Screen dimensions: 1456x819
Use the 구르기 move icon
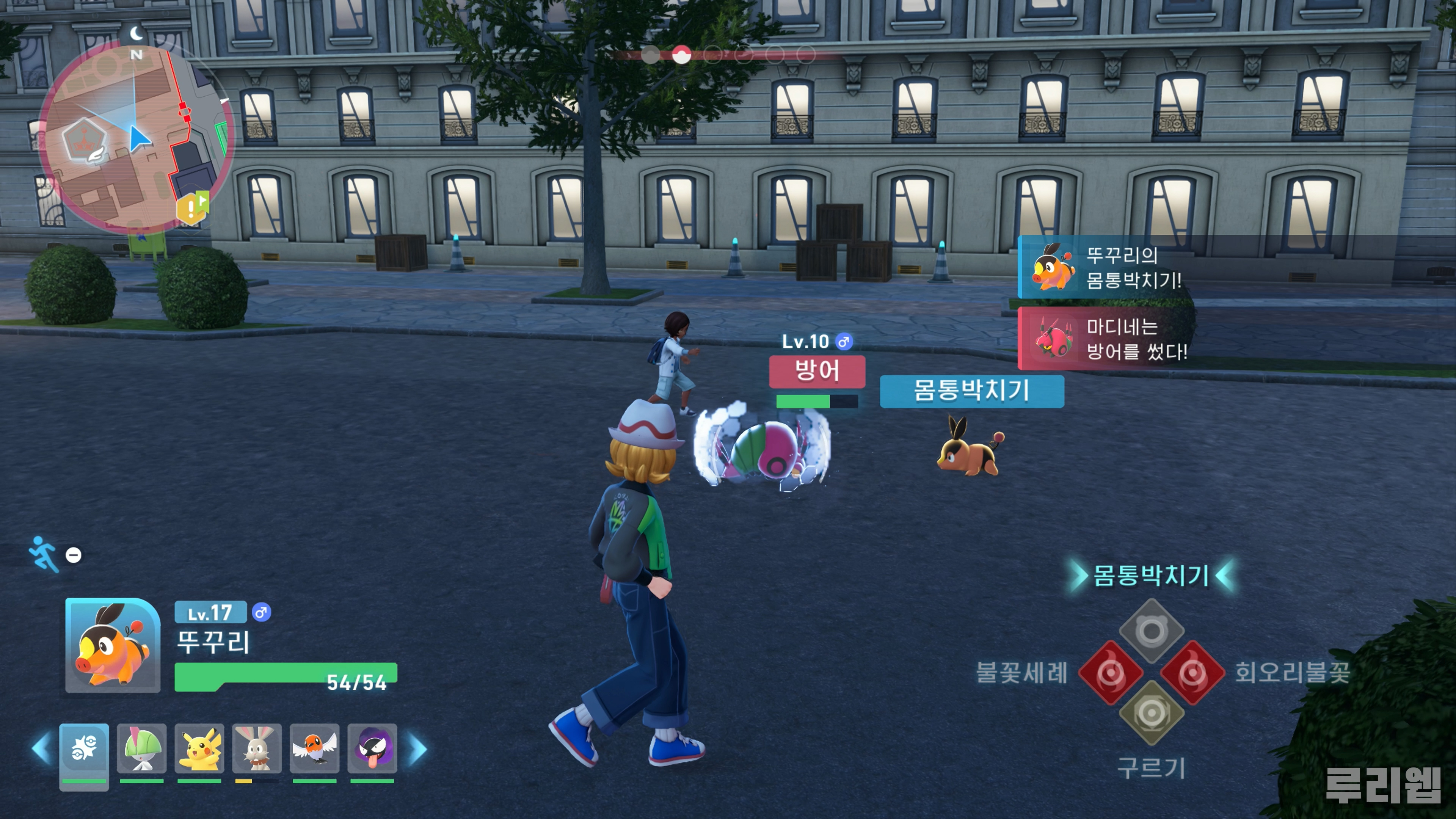tap(1152, 713)
